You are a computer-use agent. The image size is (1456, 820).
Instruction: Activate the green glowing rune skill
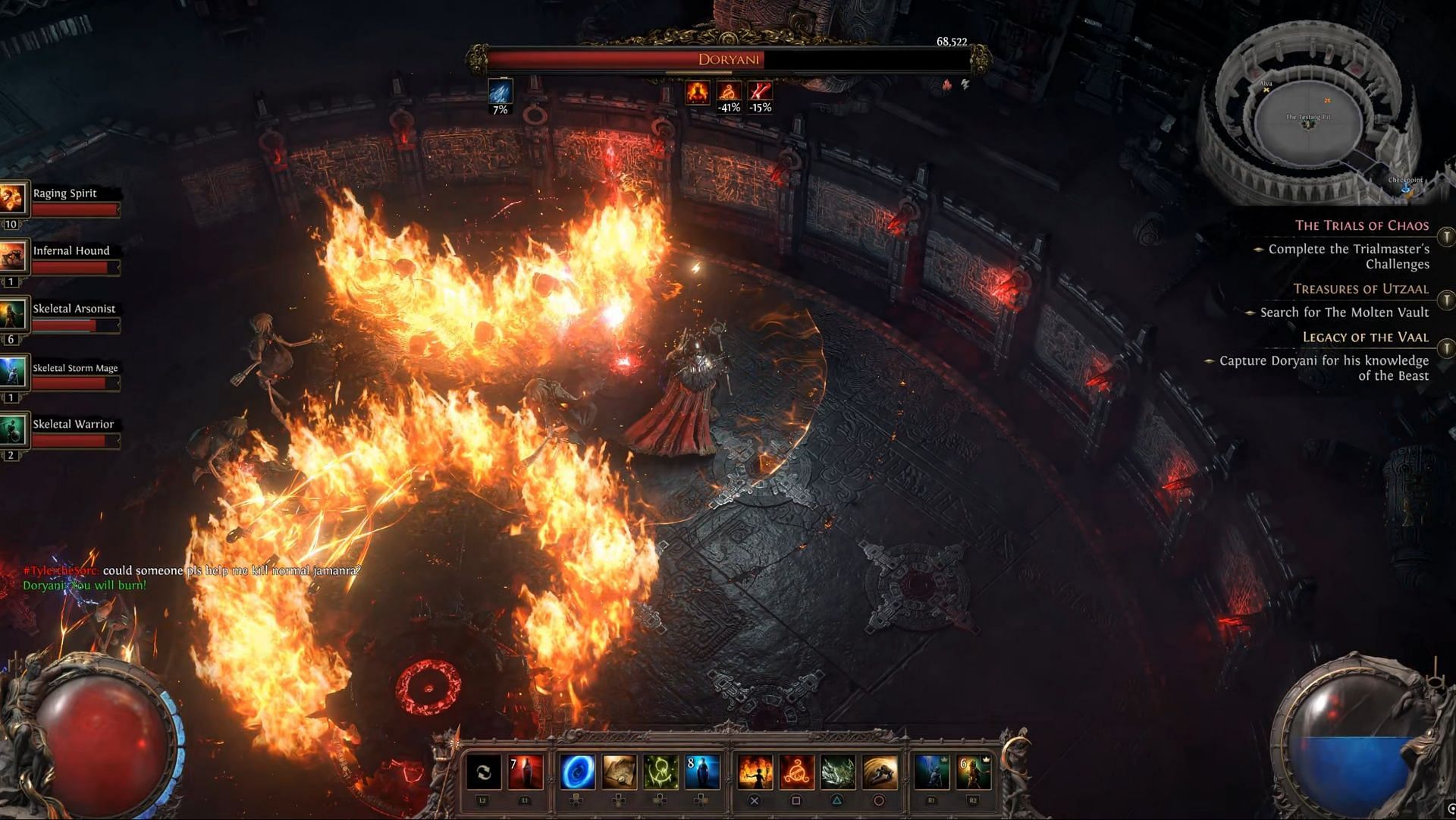pos(661,773)
